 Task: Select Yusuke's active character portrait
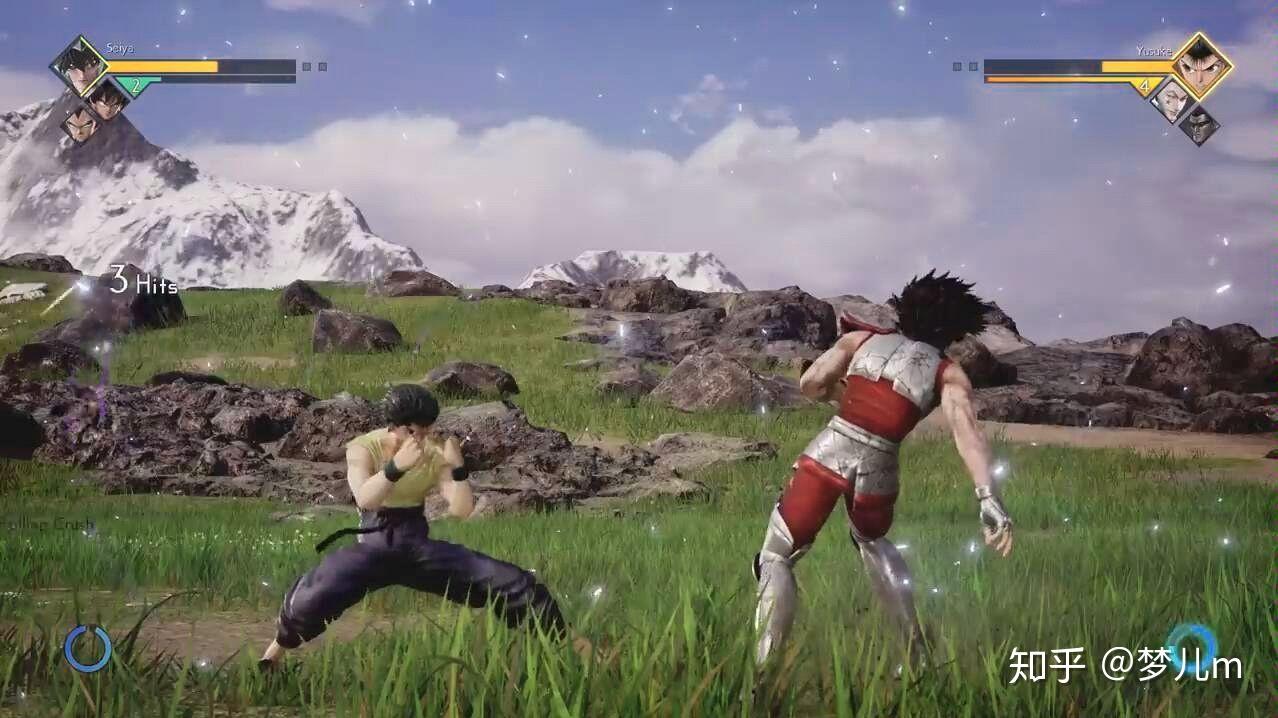click(x=1200, y=65)
